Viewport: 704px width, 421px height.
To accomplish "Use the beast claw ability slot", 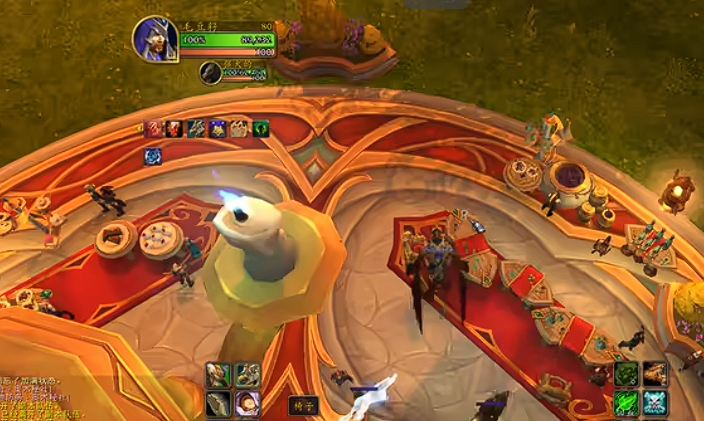I will [219, 403].
